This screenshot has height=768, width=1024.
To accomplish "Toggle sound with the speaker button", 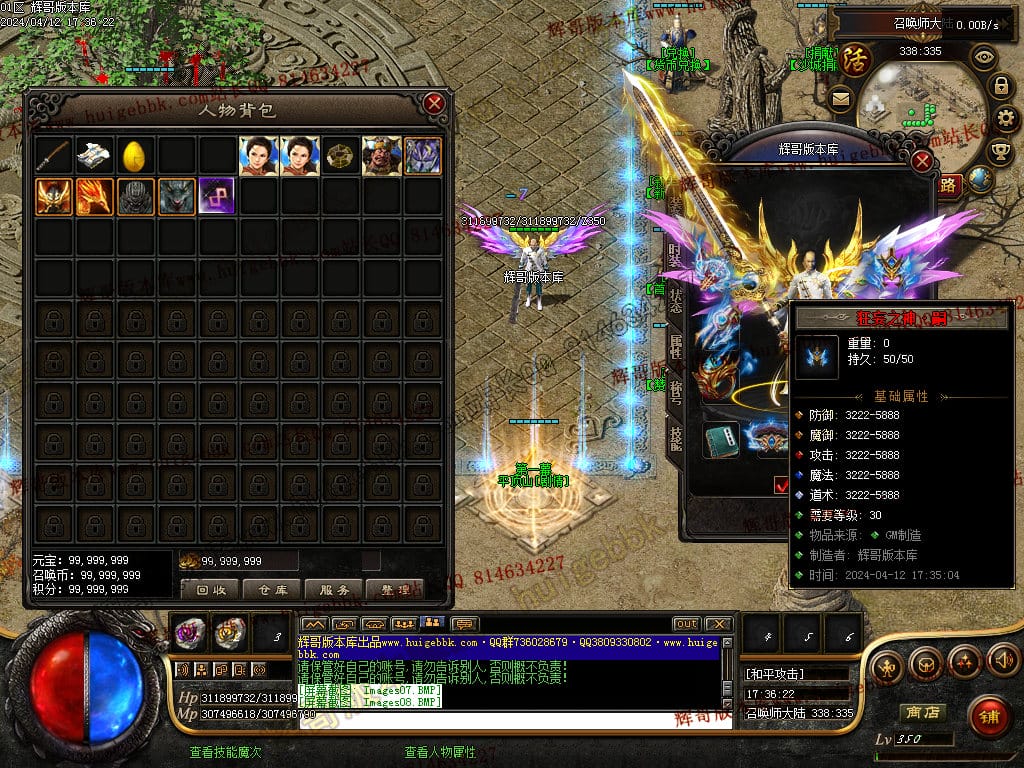I will [1002, 660].
